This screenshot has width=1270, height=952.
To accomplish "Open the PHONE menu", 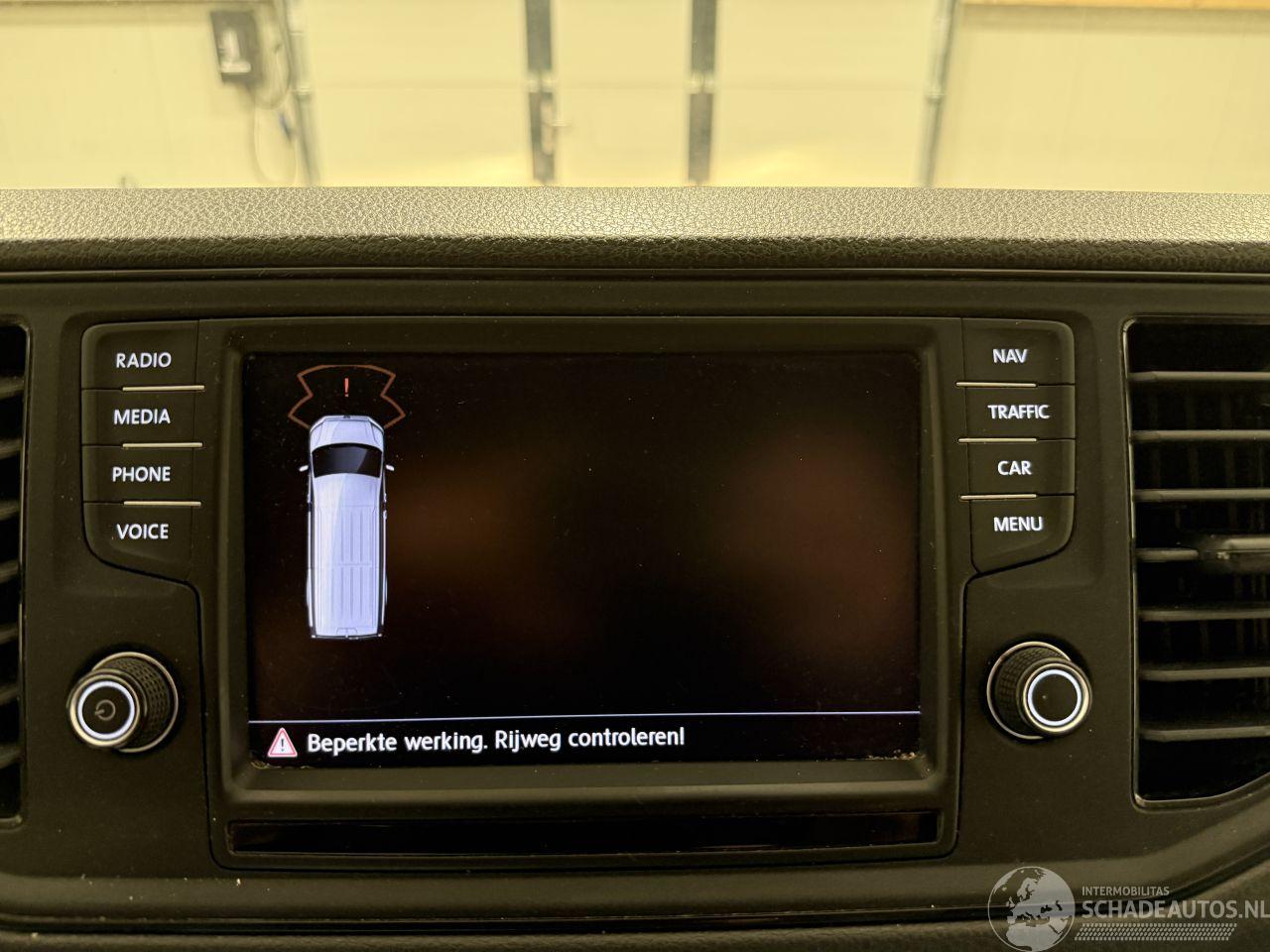I will pos(141,474).
